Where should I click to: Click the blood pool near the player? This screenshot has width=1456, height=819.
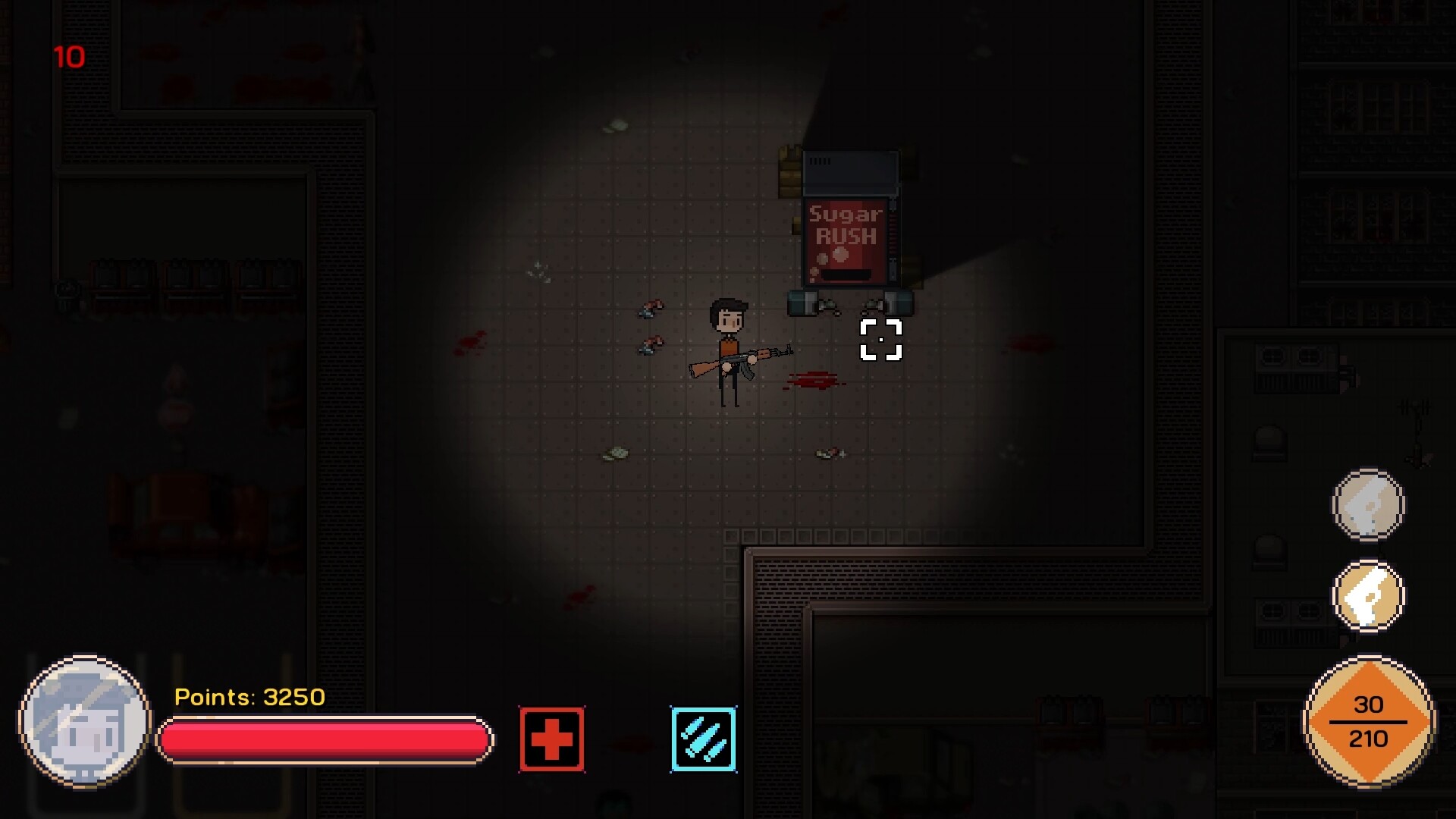811,379
